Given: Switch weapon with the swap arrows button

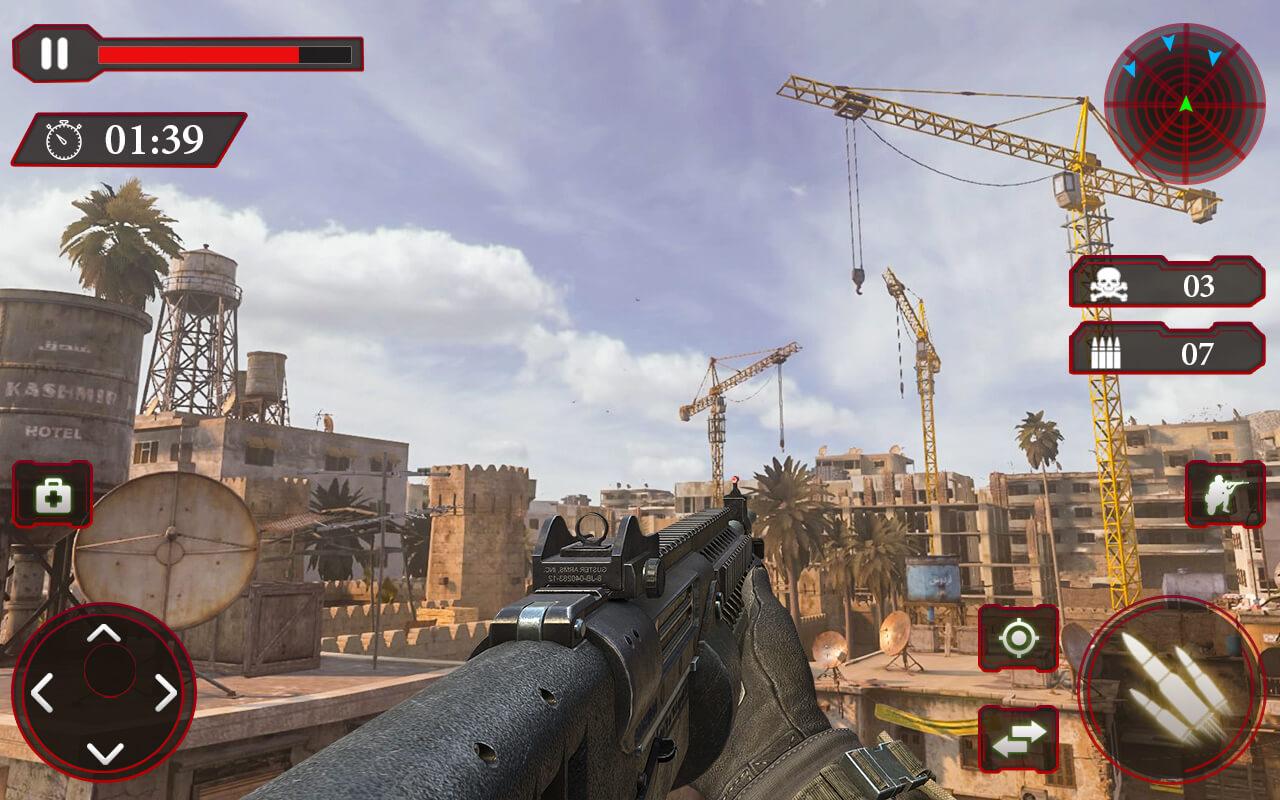Looking at the screenshot, I should click(1017, 738).
